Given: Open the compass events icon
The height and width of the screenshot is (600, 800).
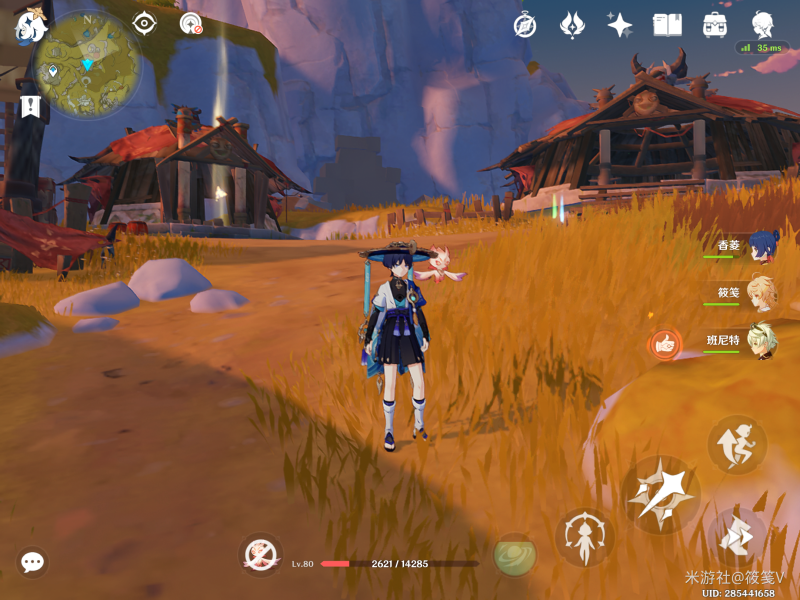Looking at the screenshot, I should pos(525,25).
